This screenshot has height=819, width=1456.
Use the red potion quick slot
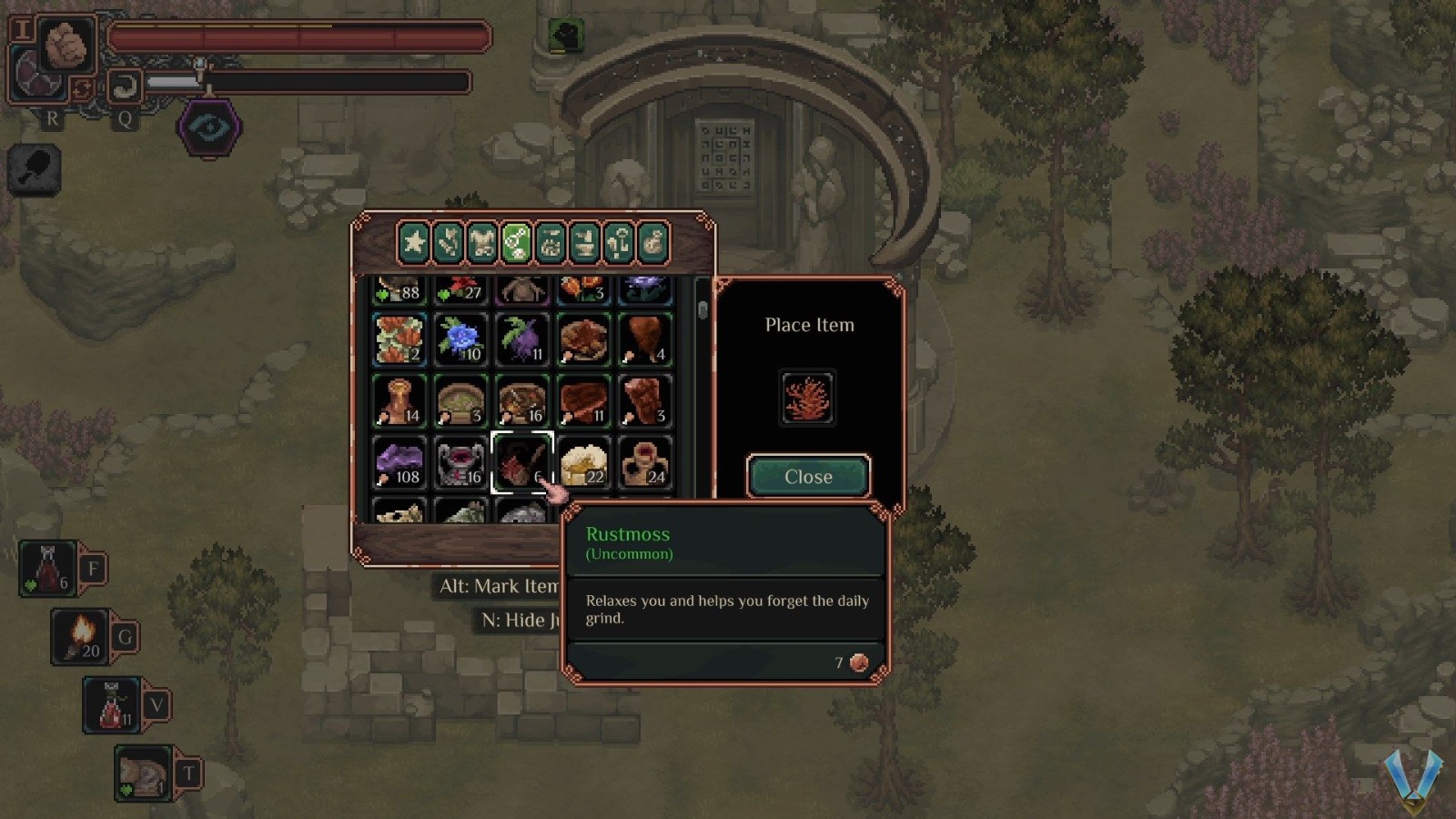(48, 569)
